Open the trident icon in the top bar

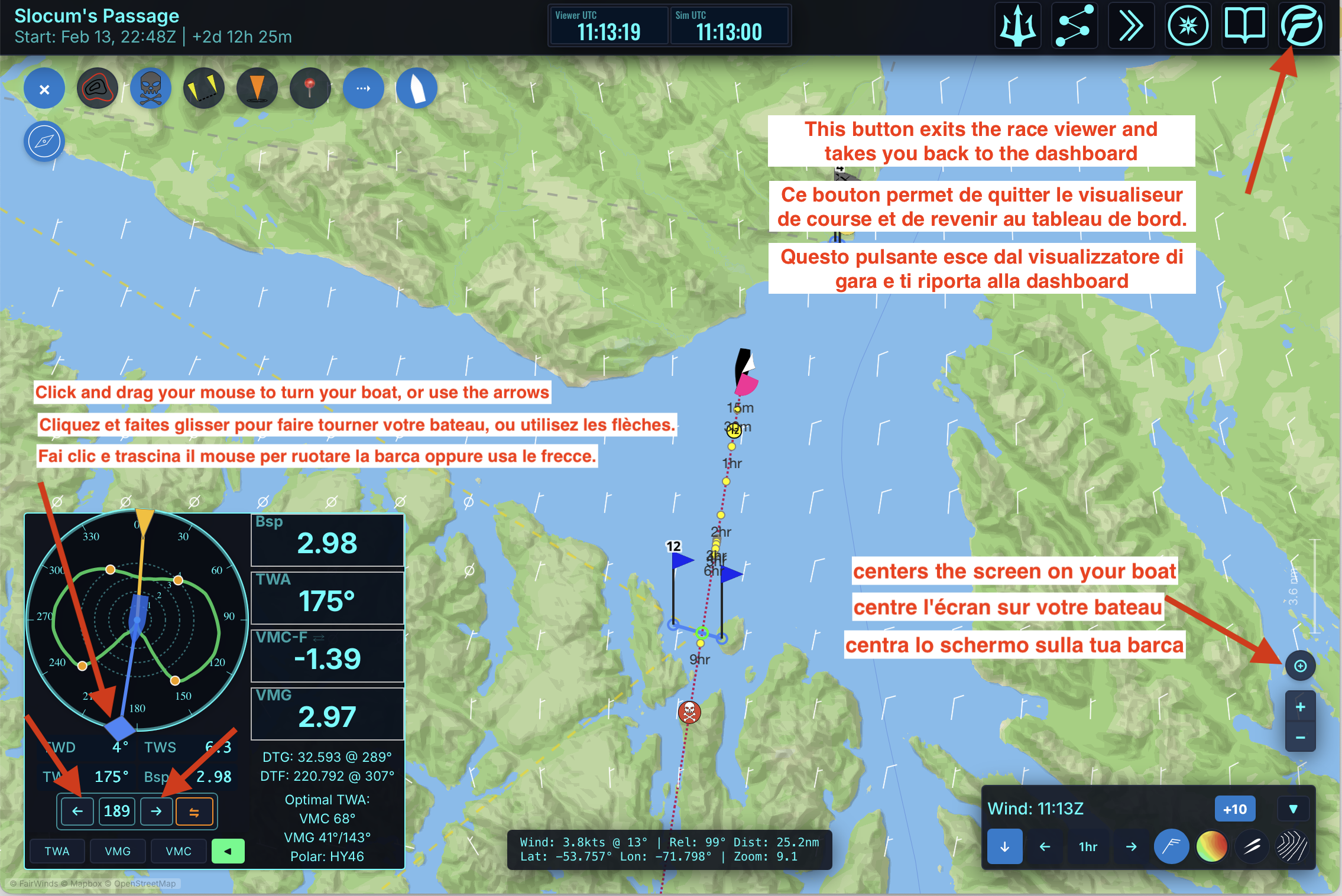[1017, 27]
